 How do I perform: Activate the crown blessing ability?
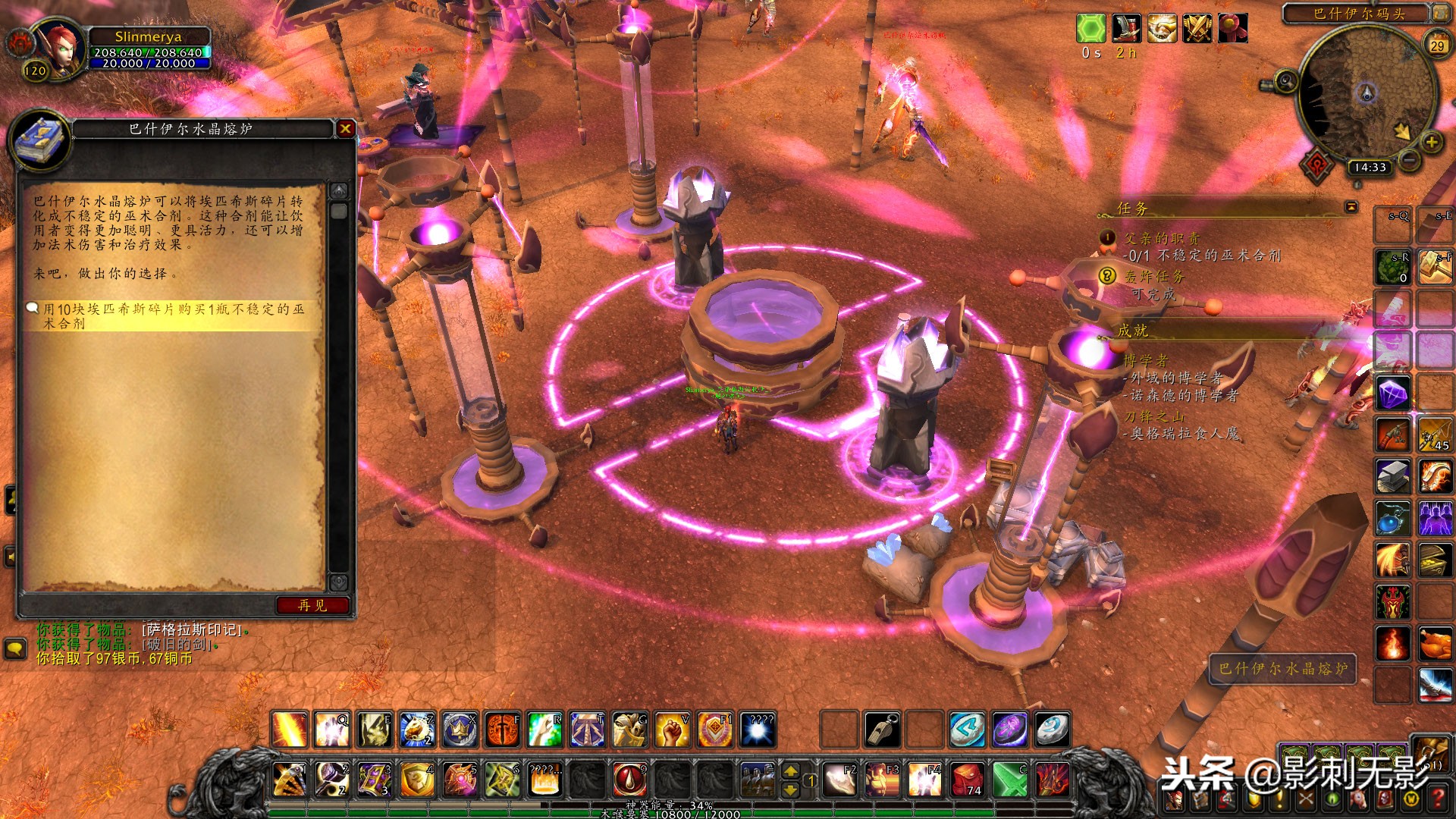coord(460,730)
